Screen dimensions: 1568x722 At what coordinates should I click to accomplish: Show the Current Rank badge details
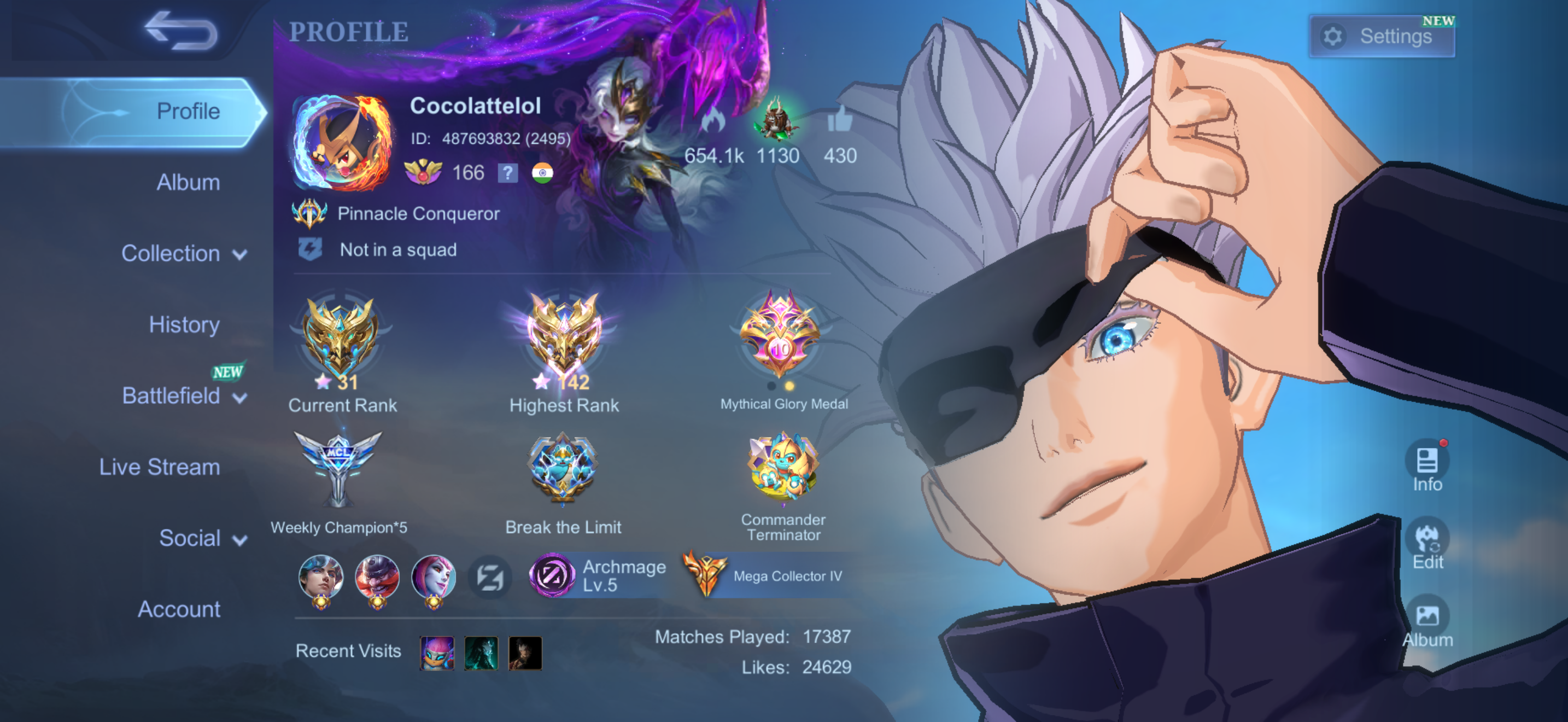[341, 341]
